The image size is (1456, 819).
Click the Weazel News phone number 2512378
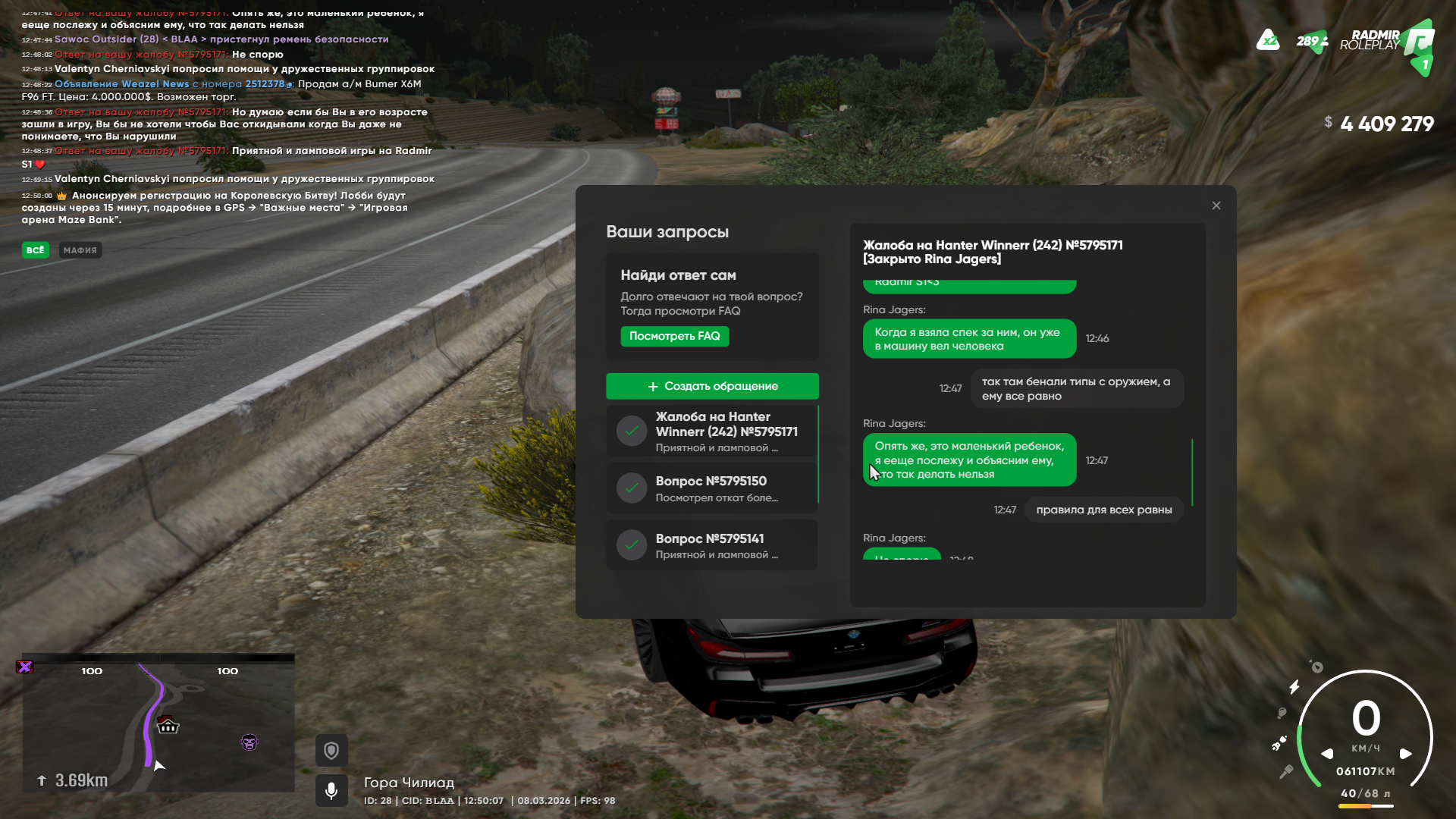pyautogui.click(x=265, y=84)
